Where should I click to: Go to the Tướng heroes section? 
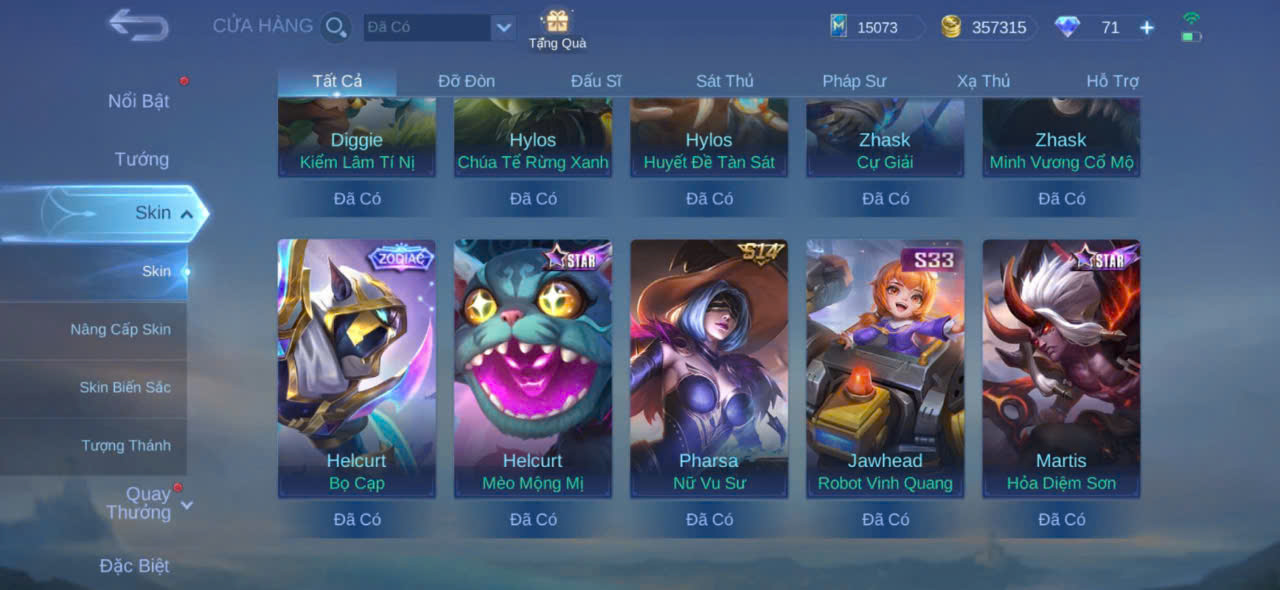pyautogui.click(x=142, y=159)
